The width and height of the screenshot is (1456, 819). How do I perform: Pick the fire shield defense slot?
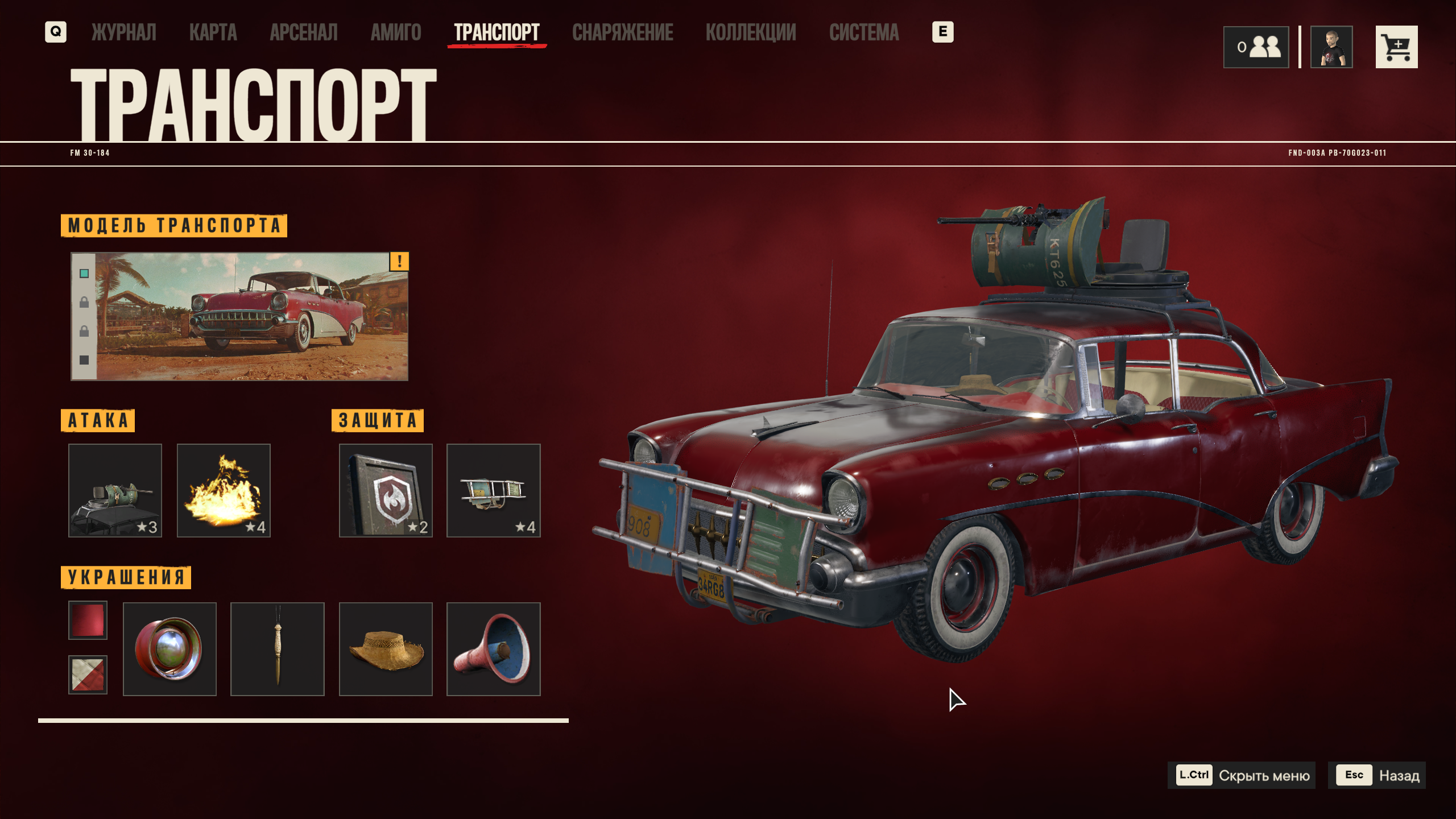click(x=386, y=490)
